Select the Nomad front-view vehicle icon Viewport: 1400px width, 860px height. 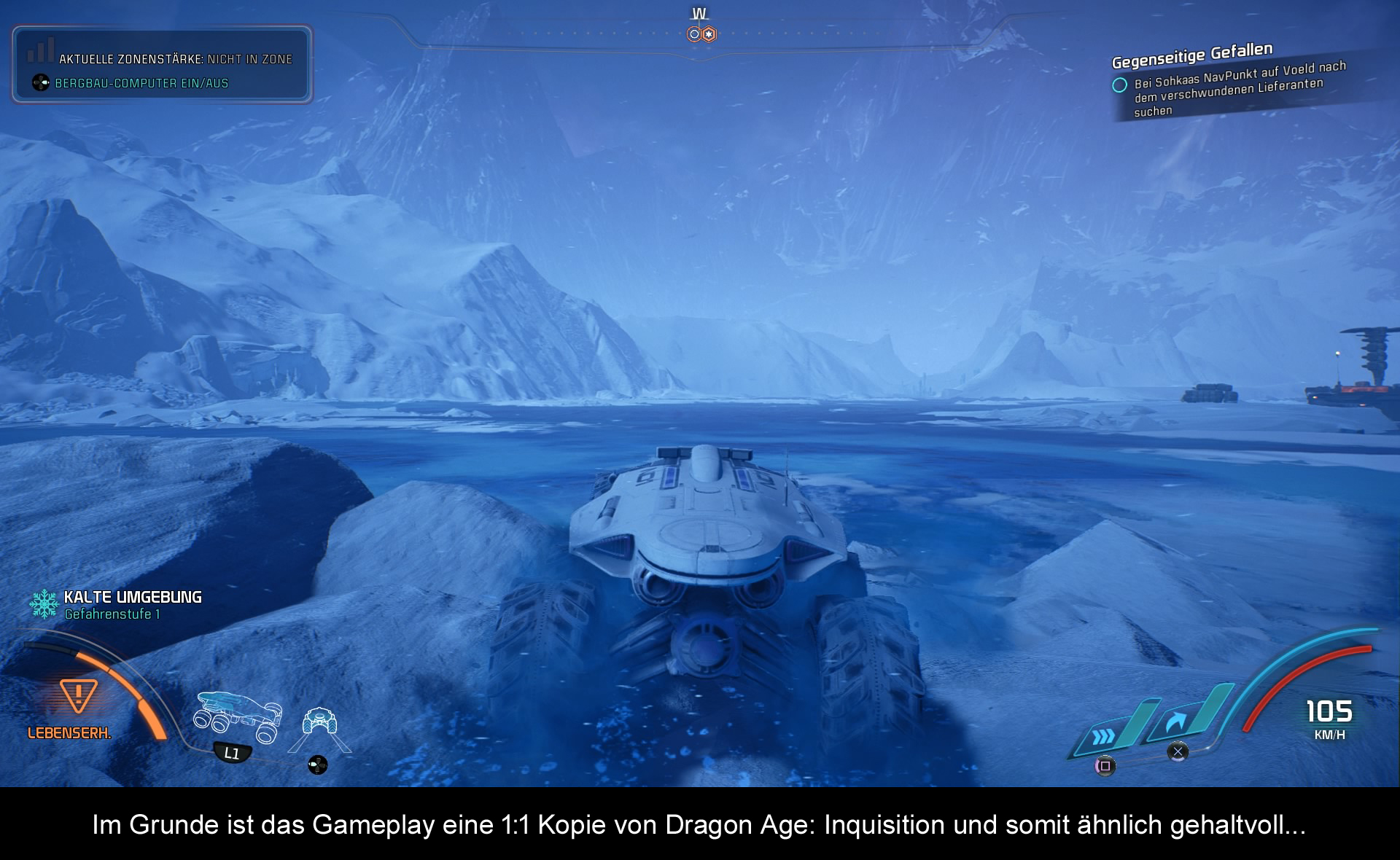pyautogui.click(x=319, y=723)
